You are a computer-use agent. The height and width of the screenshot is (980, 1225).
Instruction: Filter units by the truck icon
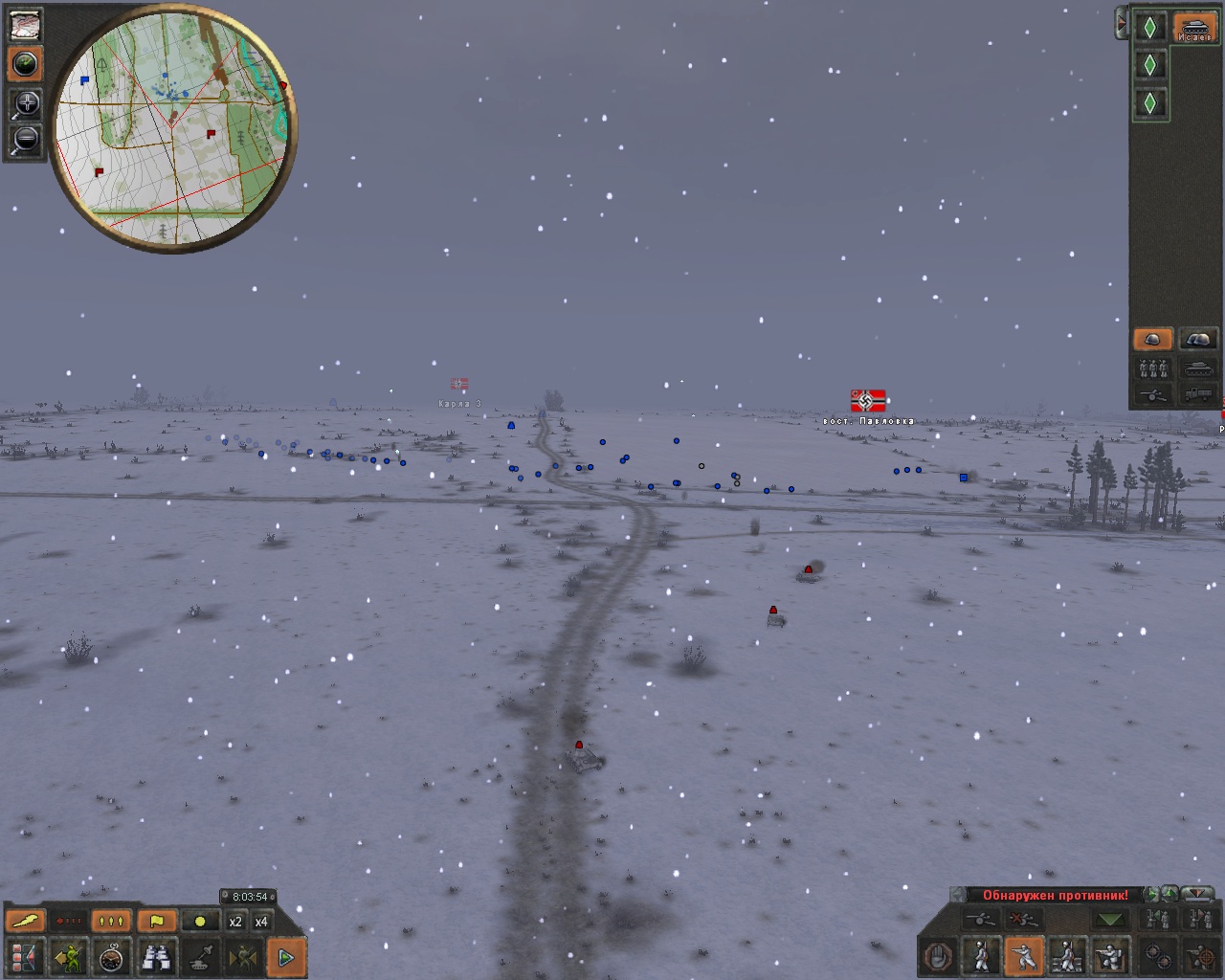point(1197,393)
